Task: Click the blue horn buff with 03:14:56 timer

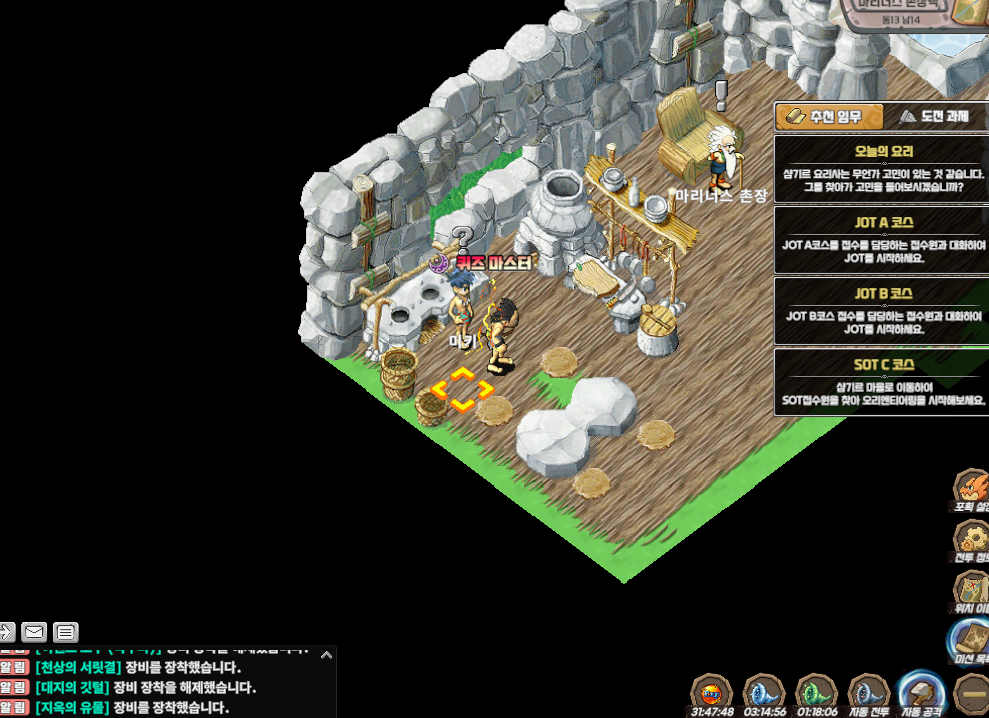Action: coord(764,692)
